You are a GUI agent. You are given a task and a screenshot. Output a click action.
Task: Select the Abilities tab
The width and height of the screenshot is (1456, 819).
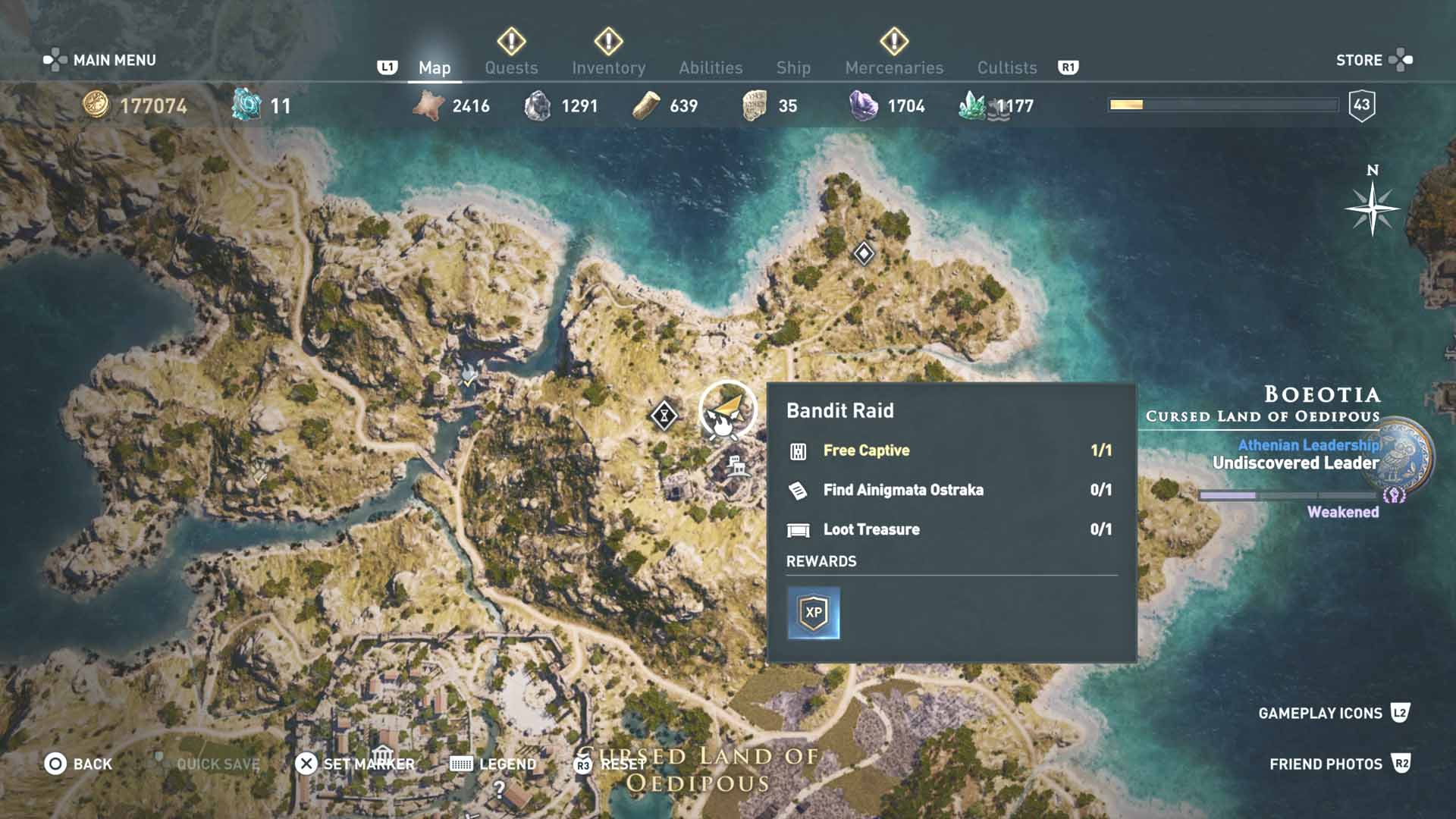[x=711, y=67]
